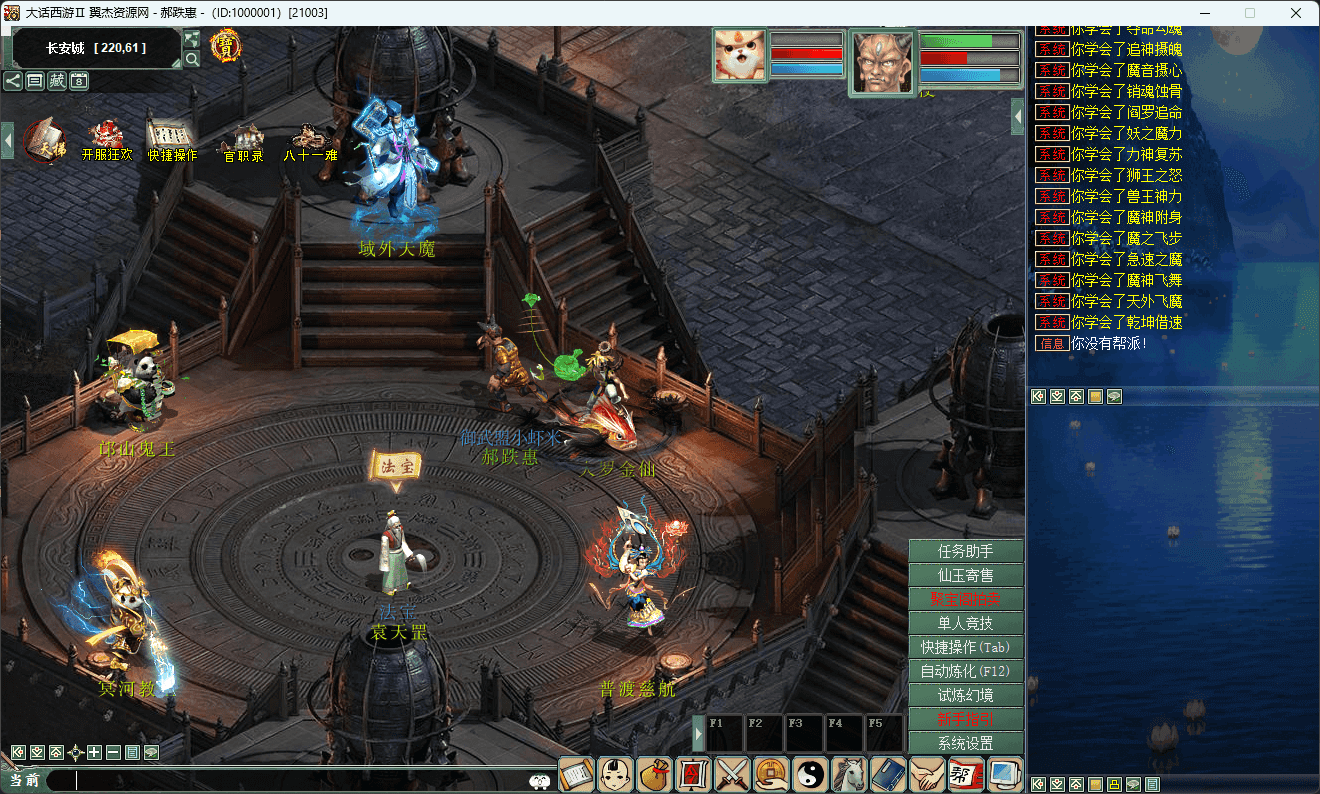Open the 任务助手 quest helper menu
Viewport: 1320px width, 794px height.
tap(965, 551)
